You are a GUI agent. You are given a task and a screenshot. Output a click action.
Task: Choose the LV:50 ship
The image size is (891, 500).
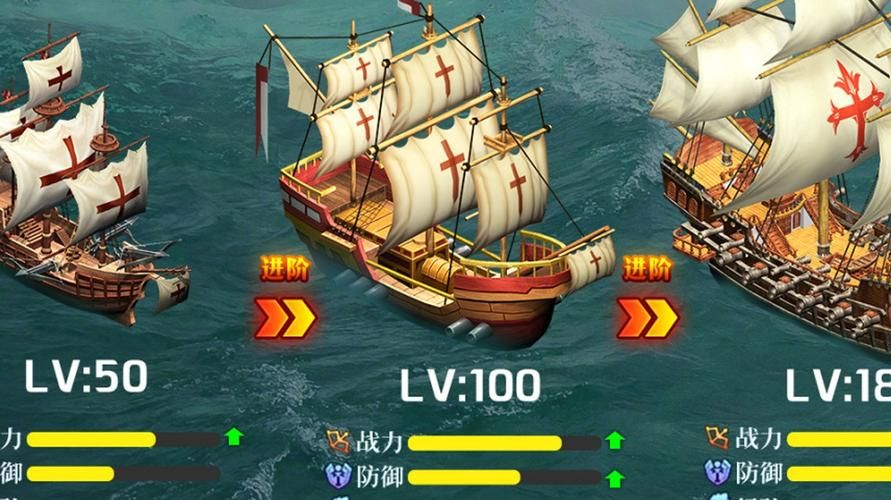(85, 190)
